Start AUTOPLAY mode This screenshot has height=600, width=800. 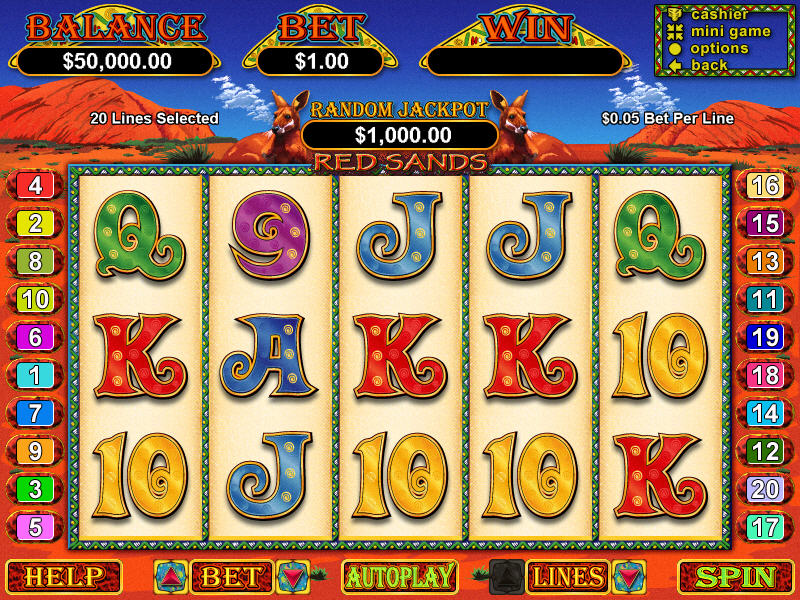400,577
